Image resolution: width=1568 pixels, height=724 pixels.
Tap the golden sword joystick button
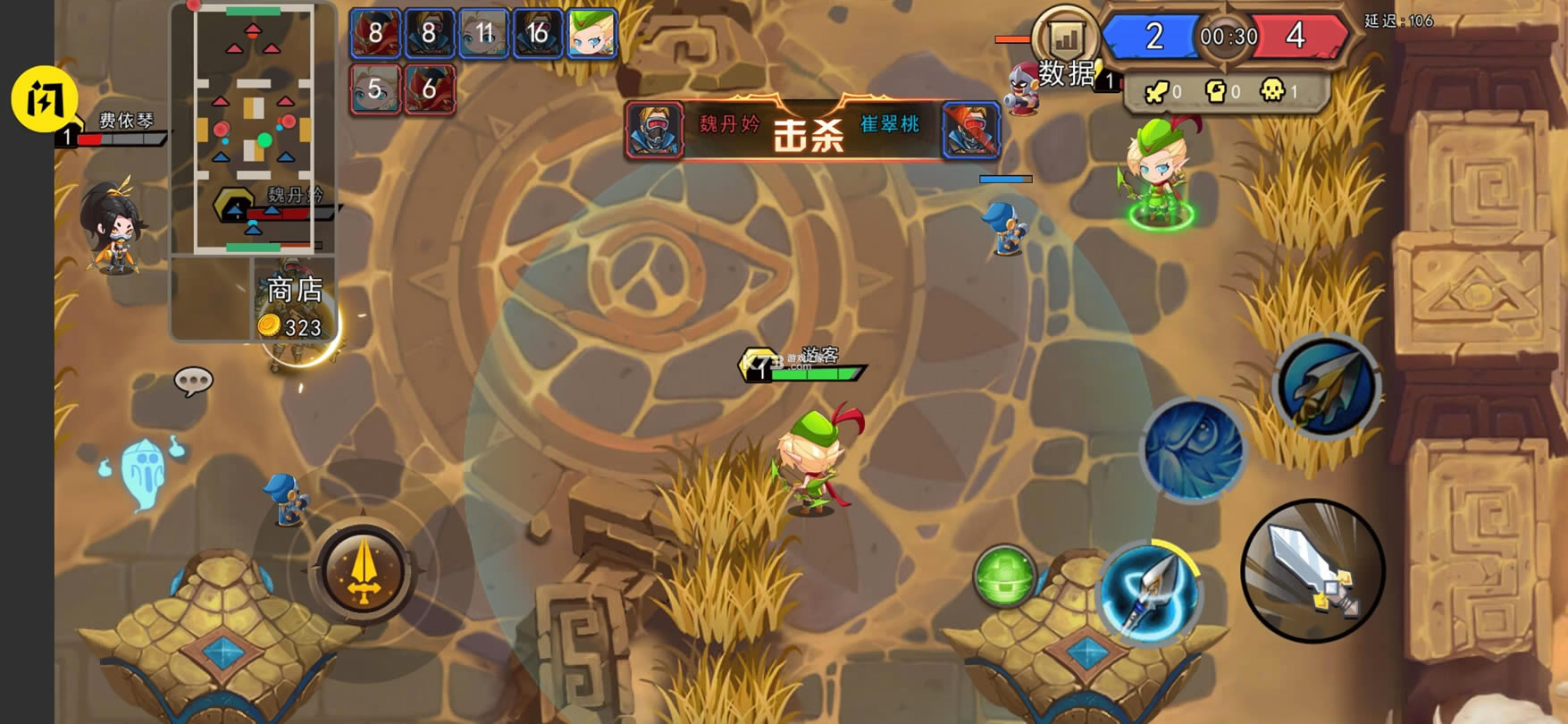tap(363, 572)
